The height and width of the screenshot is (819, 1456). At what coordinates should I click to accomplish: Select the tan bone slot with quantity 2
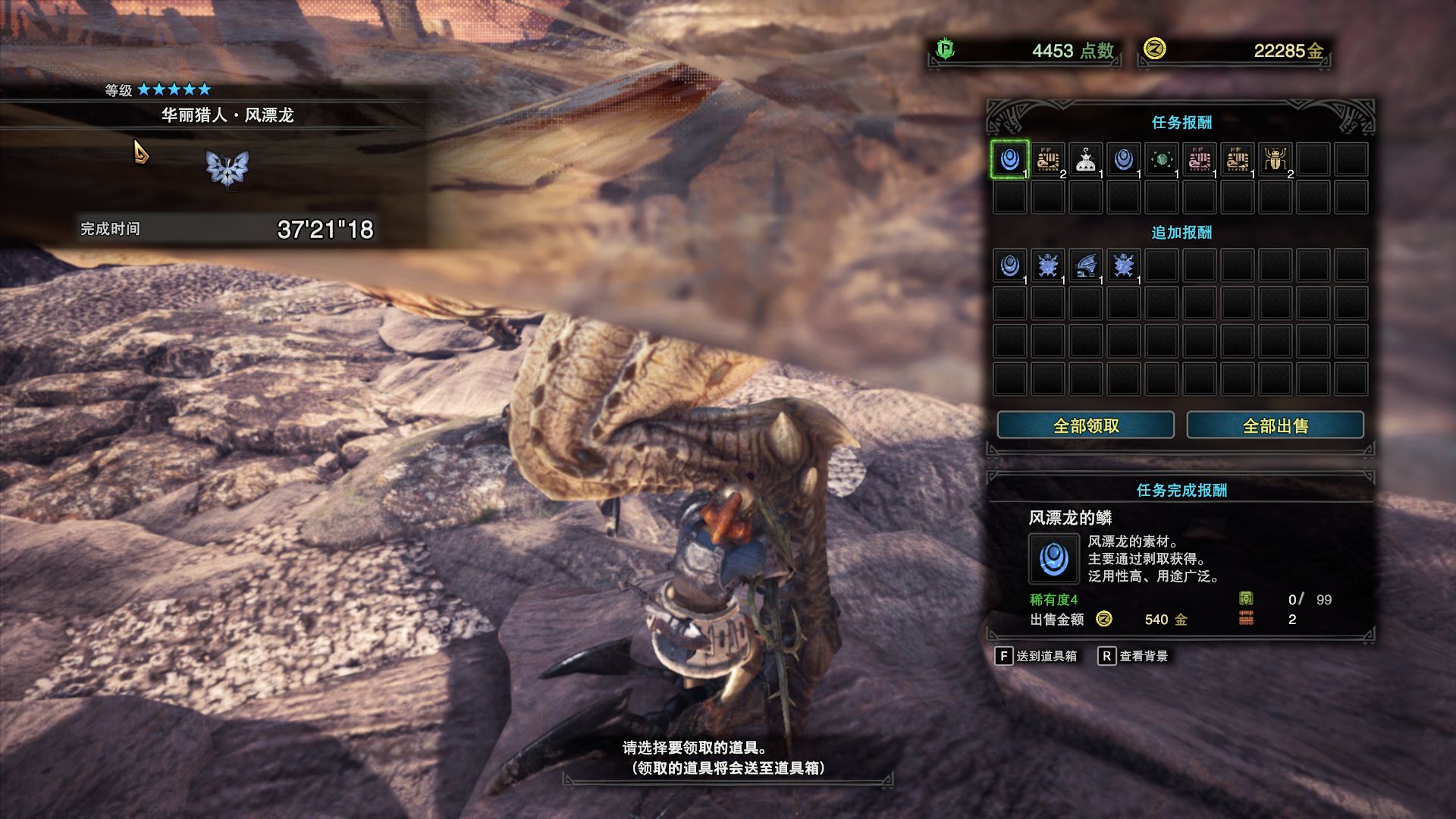[1047, 159]
